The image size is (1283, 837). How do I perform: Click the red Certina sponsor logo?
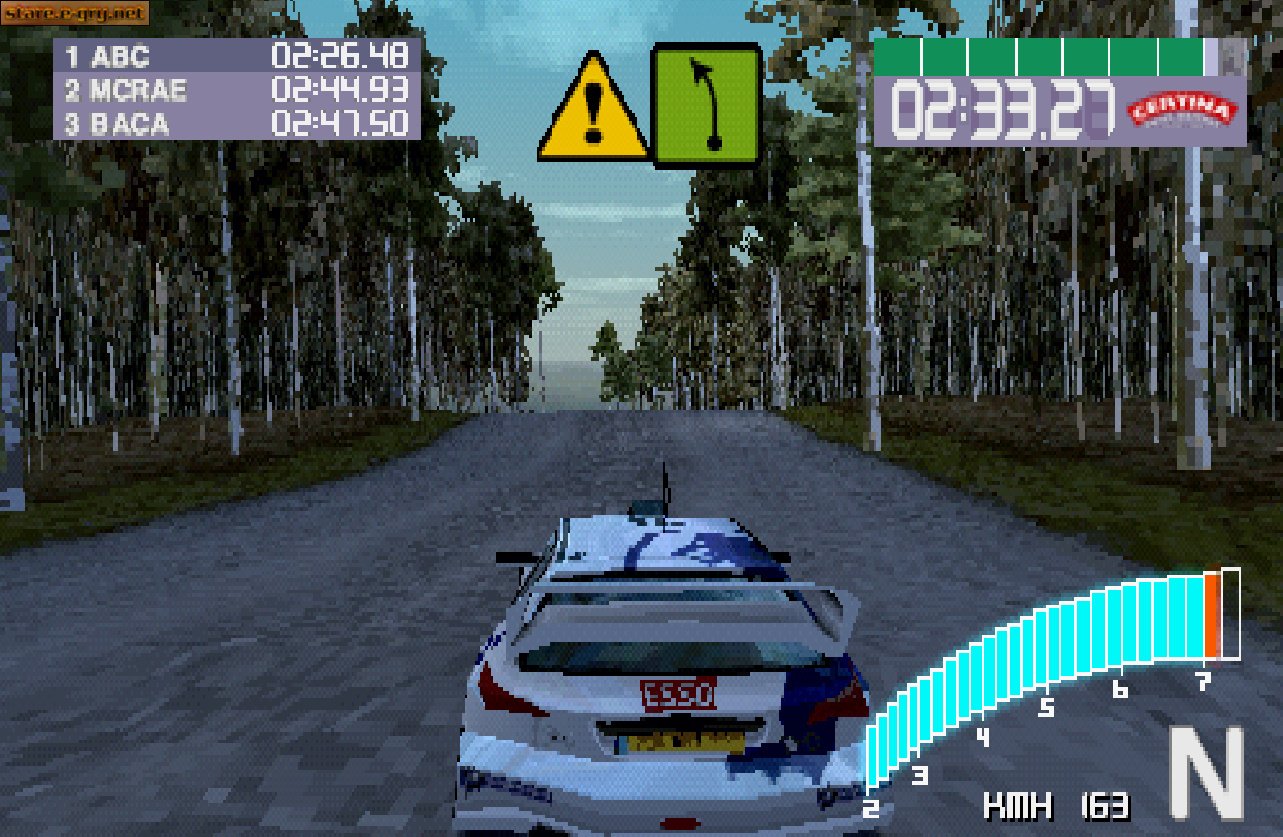pos(1184,109)
